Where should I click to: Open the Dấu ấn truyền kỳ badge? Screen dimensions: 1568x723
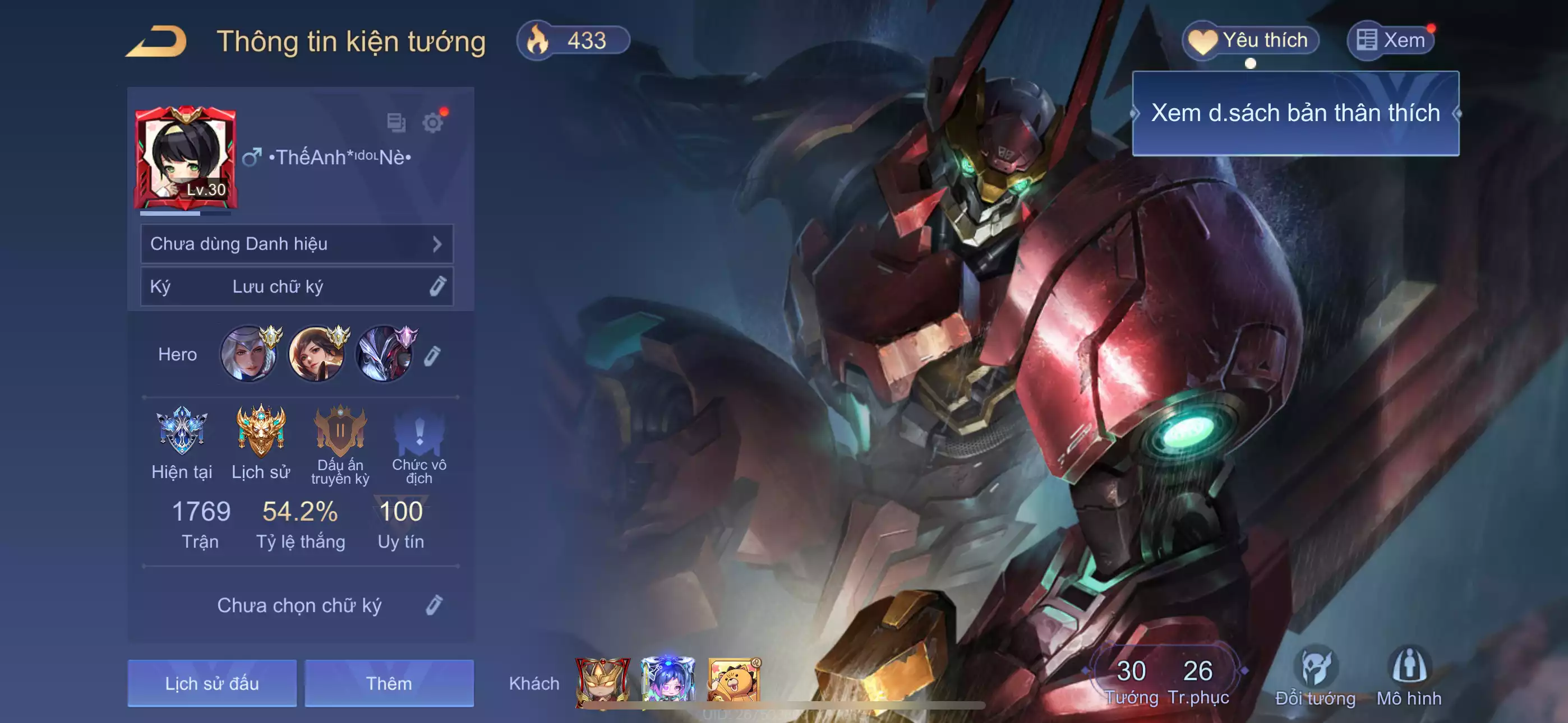pyautogui.click(x=340, y=432)
